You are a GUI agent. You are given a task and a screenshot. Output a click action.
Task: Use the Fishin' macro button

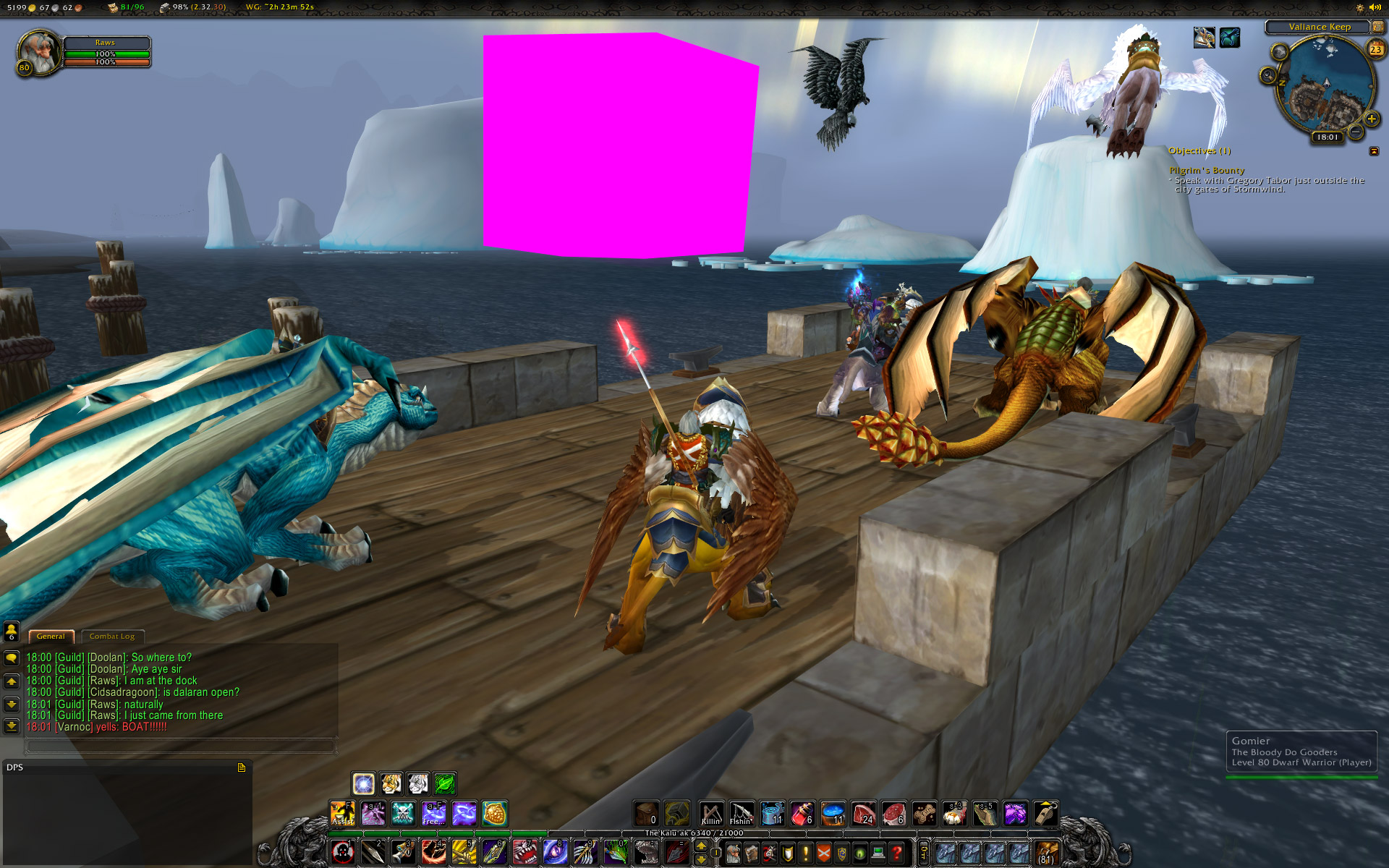[741, 814]
